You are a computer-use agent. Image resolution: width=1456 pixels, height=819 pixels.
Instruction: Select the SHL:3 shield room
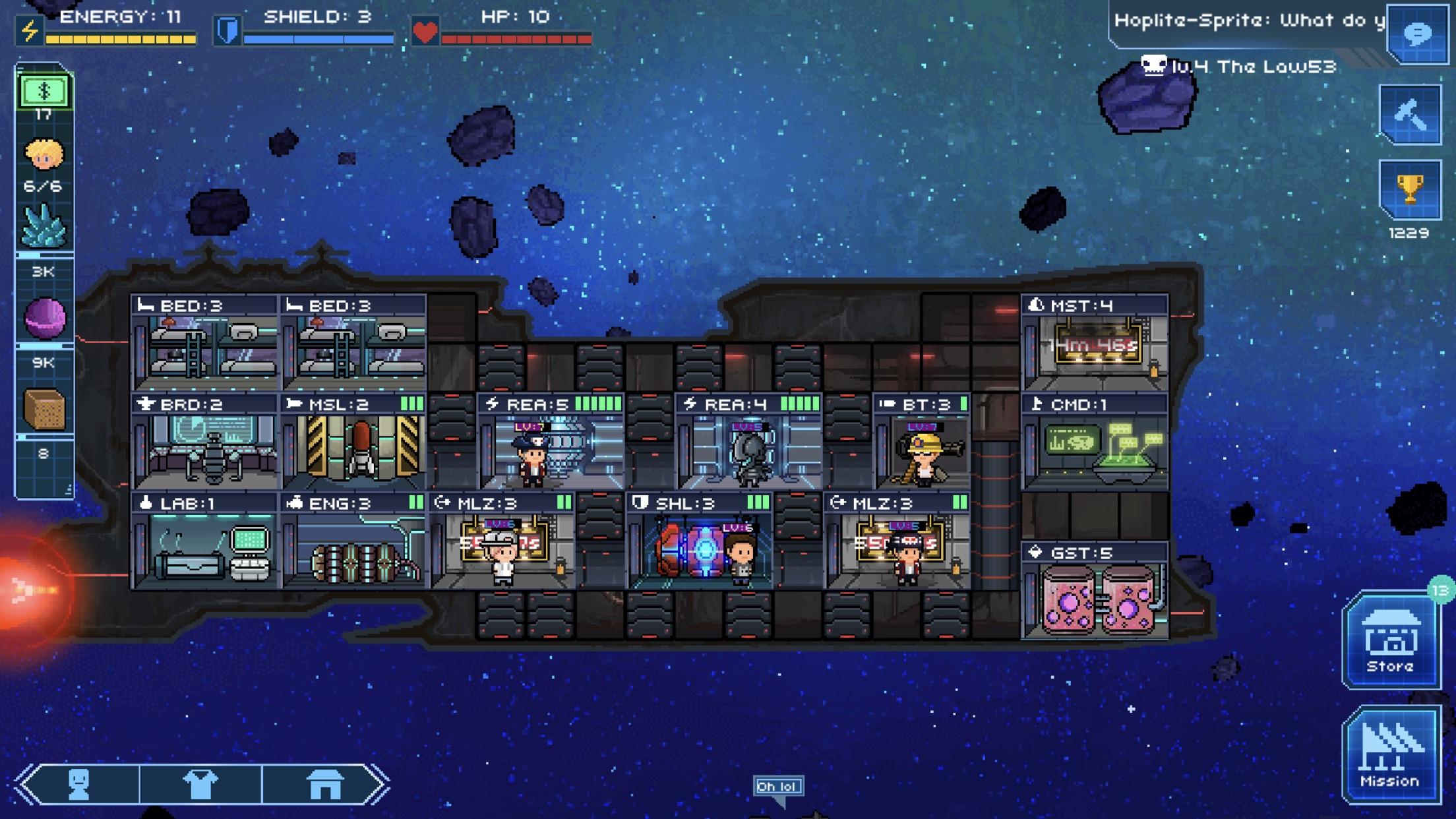click(x=699, y=541)
